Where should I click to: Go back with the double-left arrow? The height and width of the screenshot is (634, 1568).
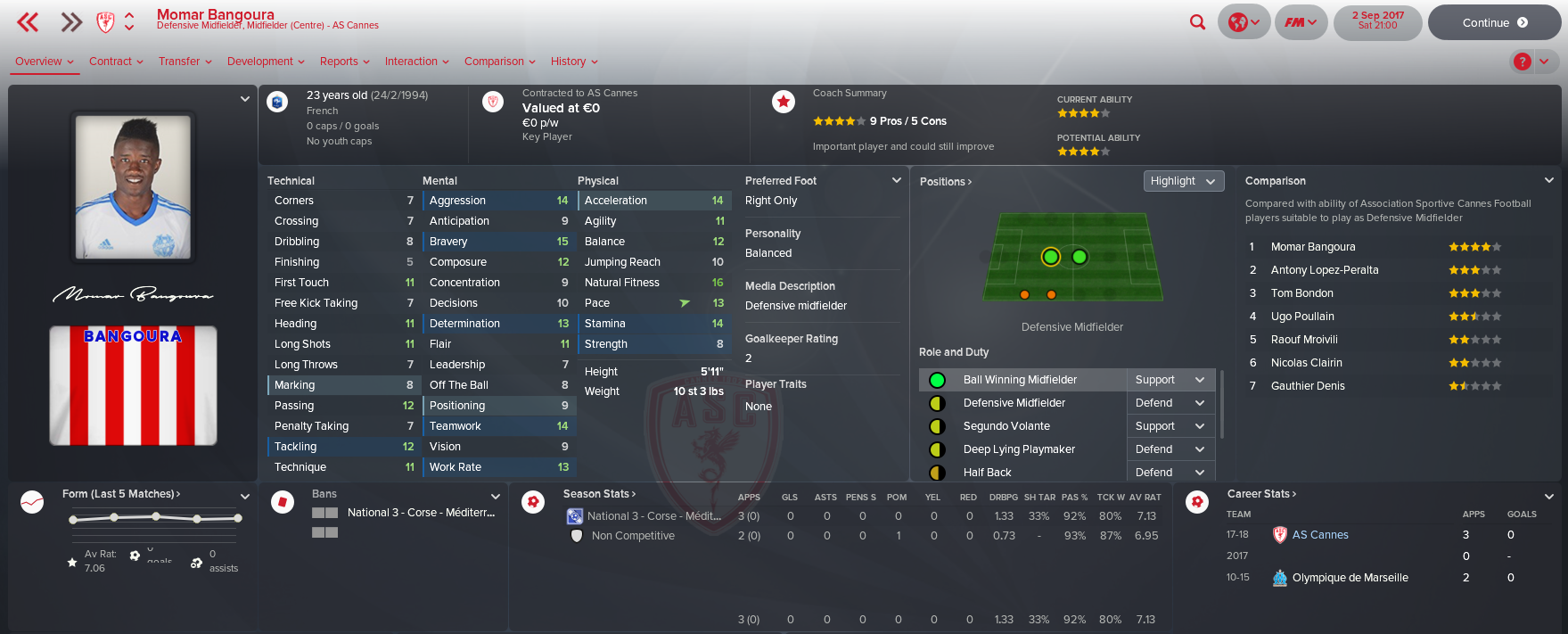click(x=29, y=22)
